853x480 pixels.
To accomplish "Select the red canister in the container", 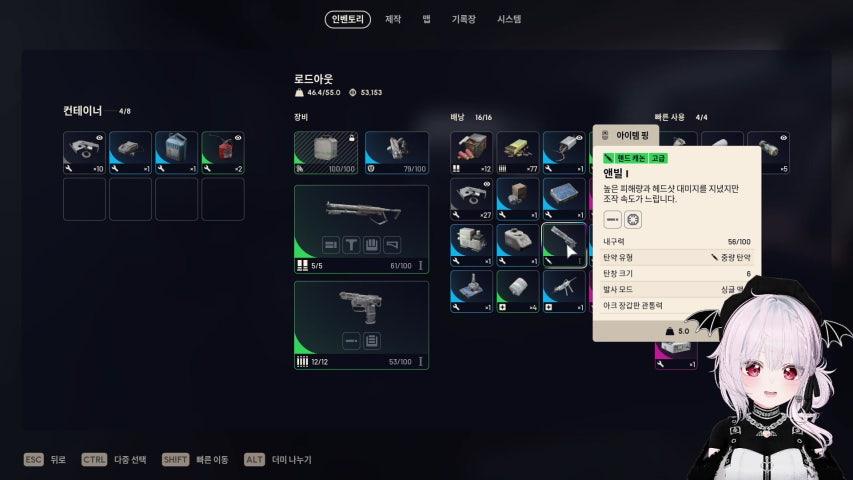I will (x=223, y=152).
